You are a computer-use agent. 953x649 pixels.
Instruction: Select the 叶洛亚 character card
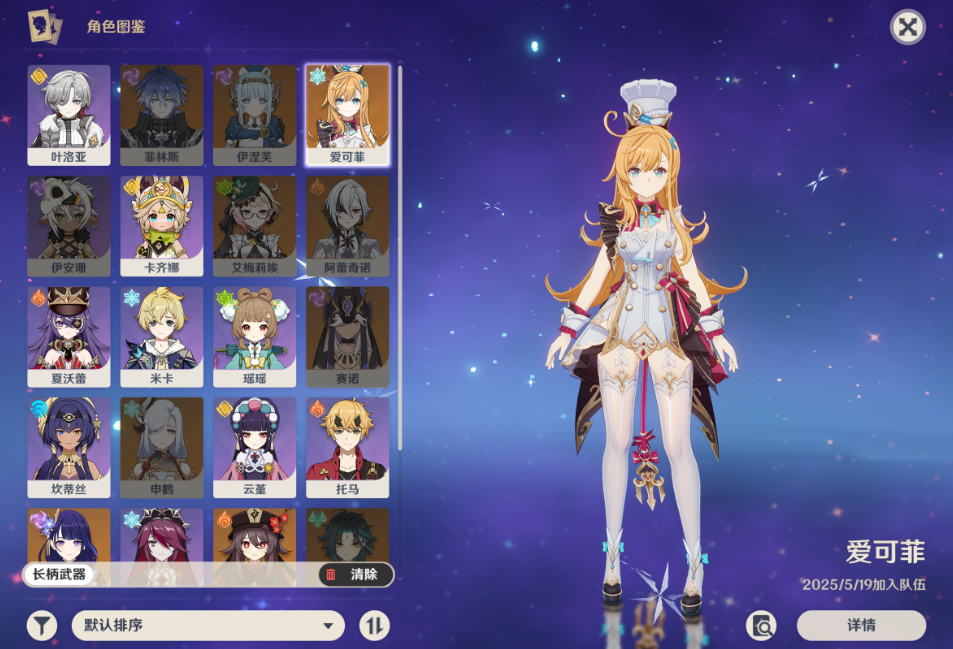pos(69,114)
